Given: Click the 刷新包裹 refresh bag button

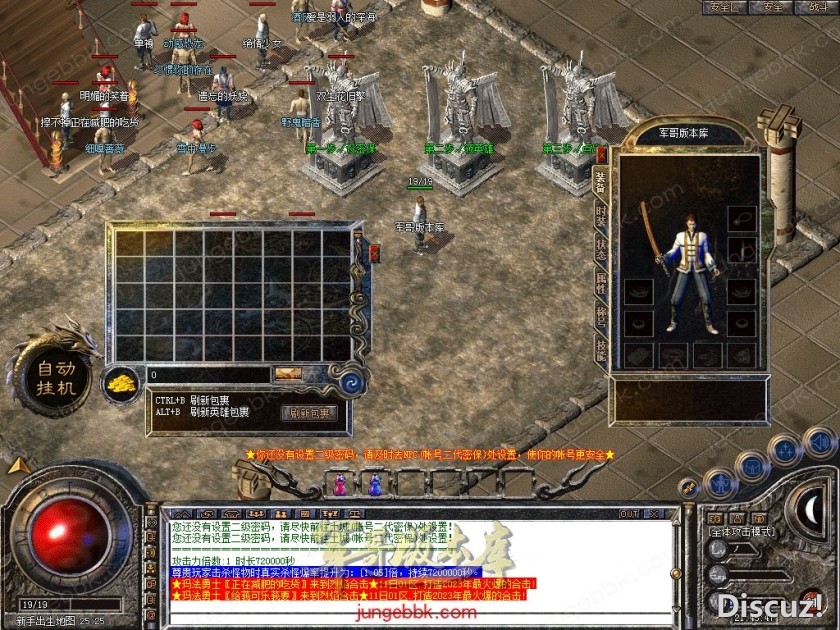Looking at the screenshot, I should point(310,413).
